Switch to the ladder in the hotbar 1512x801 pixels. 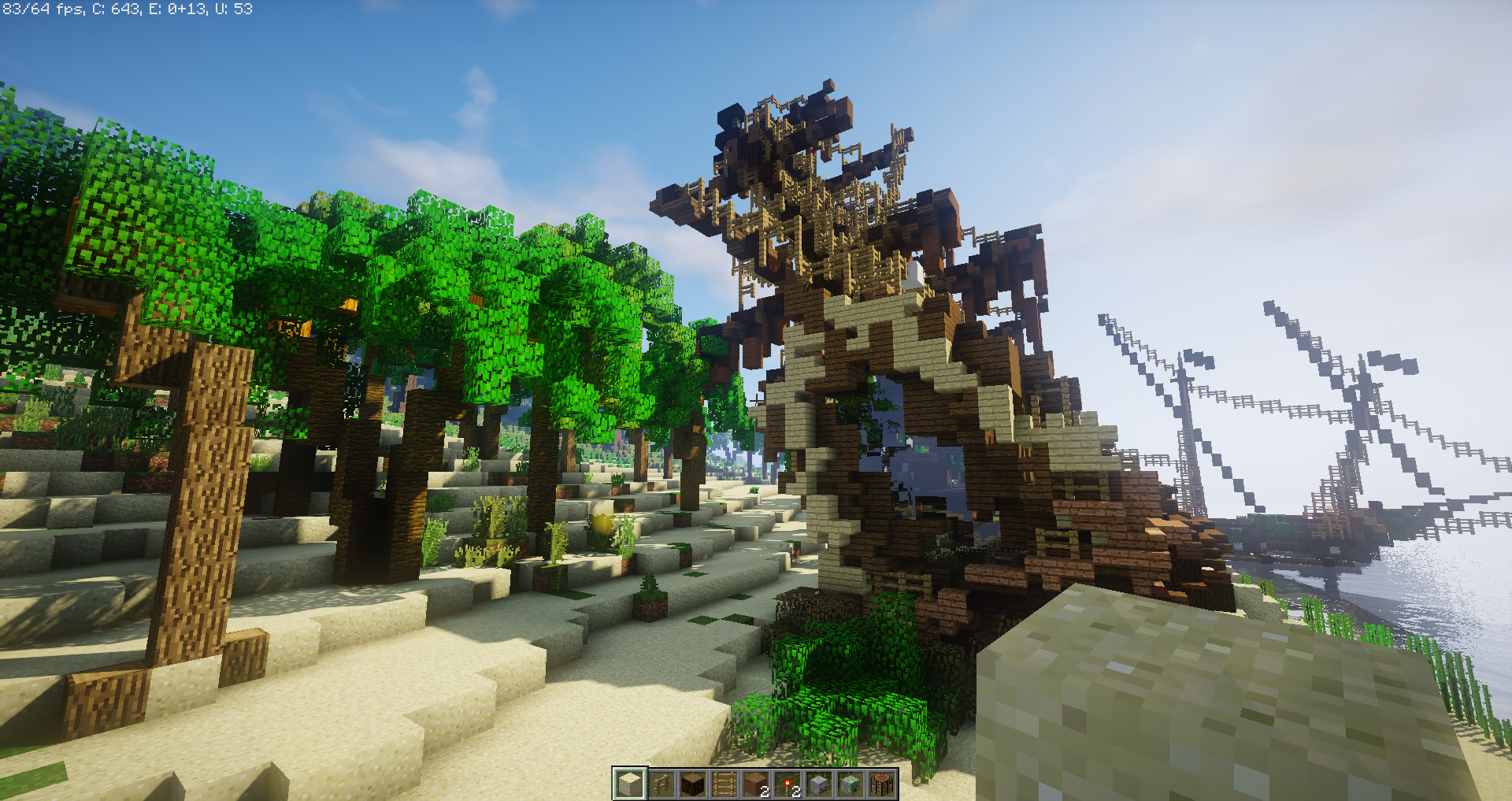point(724,784)
